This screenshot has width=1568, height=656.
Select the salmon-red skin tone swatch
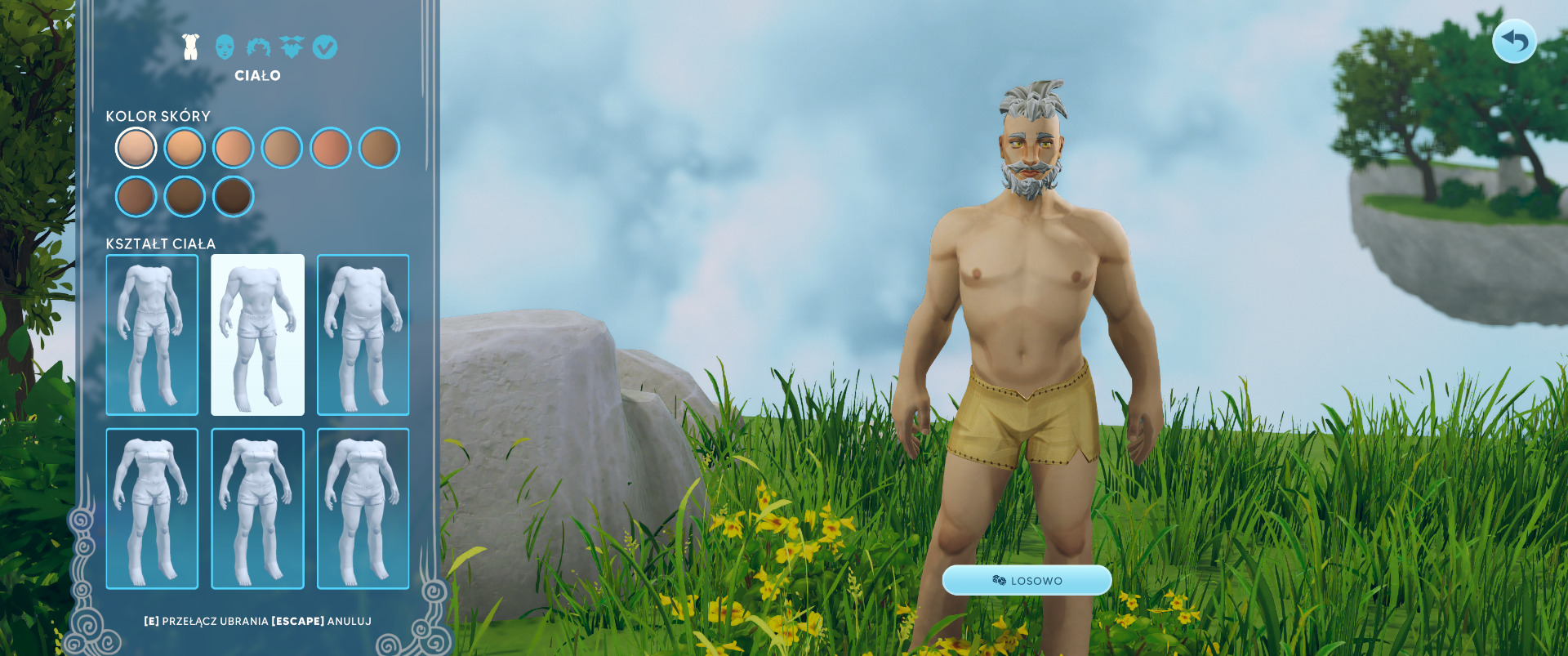pos(331,148)
